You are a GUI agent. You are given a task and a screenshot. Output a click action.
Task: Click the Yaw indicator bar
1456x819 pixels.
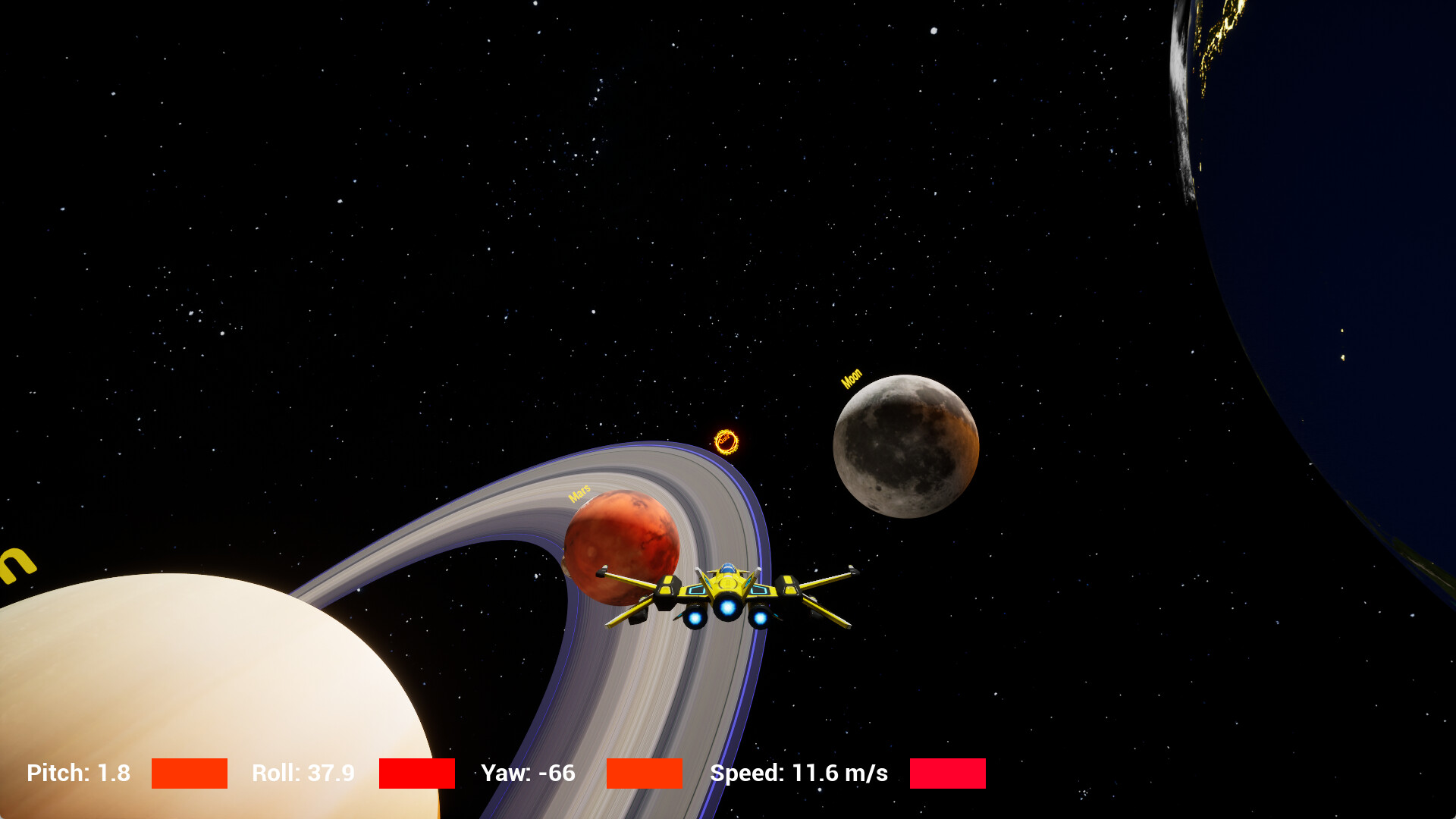(x=644, y=774)
